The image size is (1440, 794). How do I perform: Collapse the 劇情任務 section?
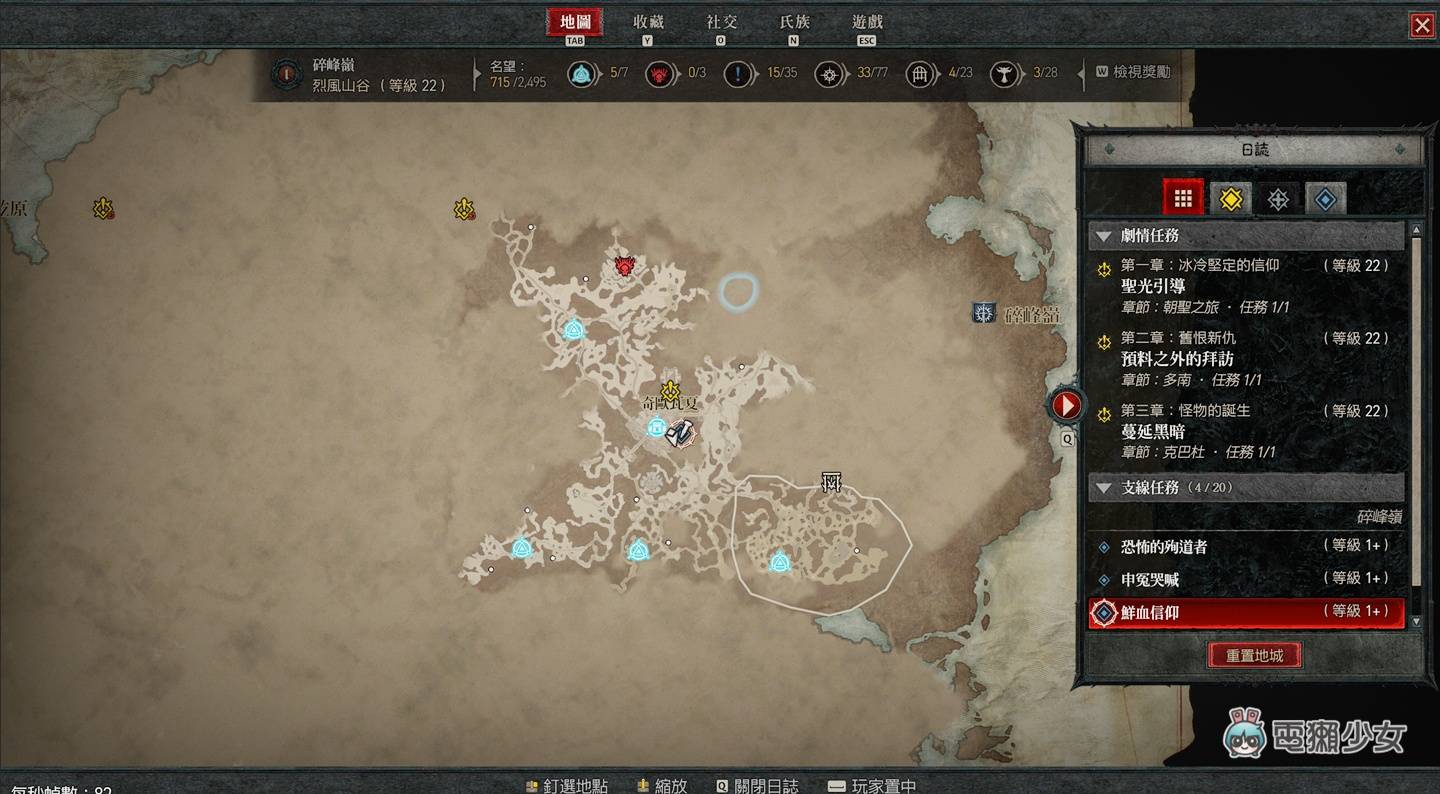click(1104, 236)
